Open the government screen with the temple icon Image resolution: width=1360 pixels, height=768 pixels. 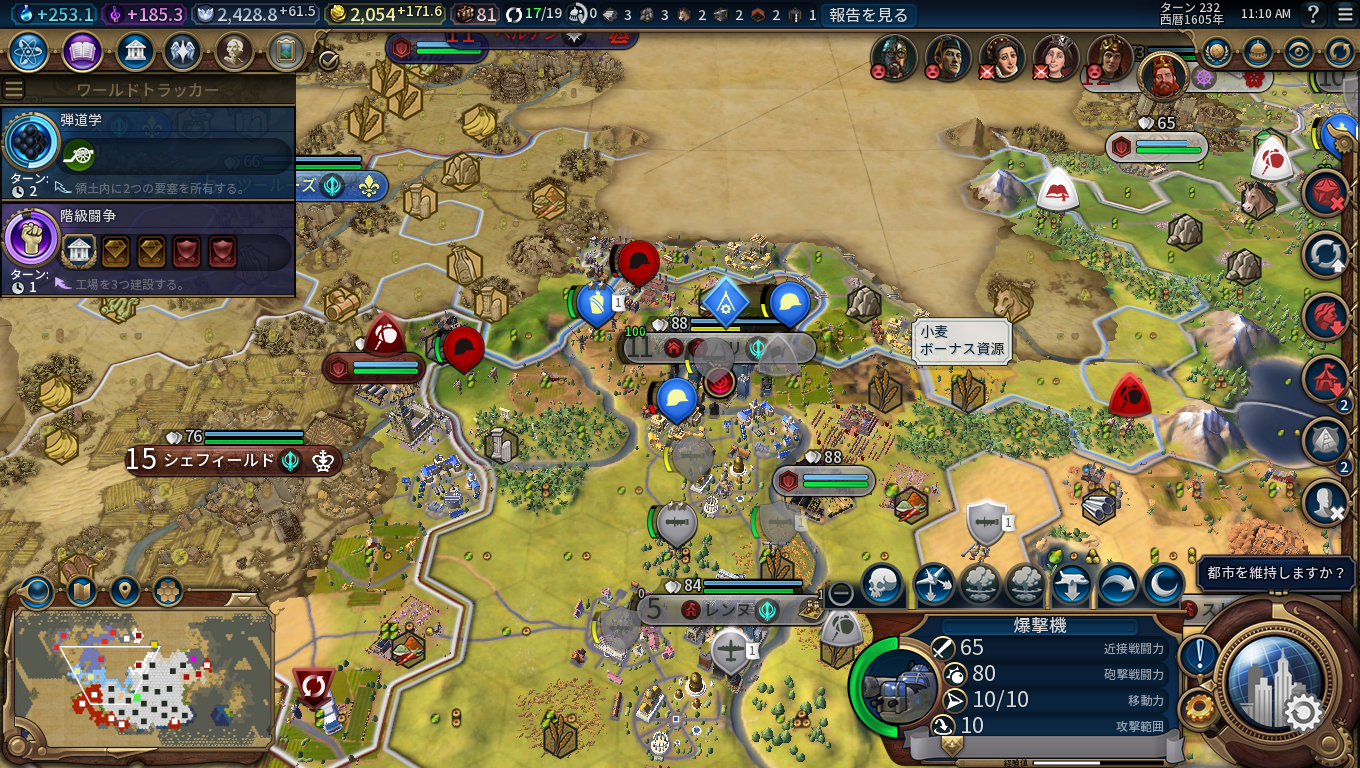(135, 51)
